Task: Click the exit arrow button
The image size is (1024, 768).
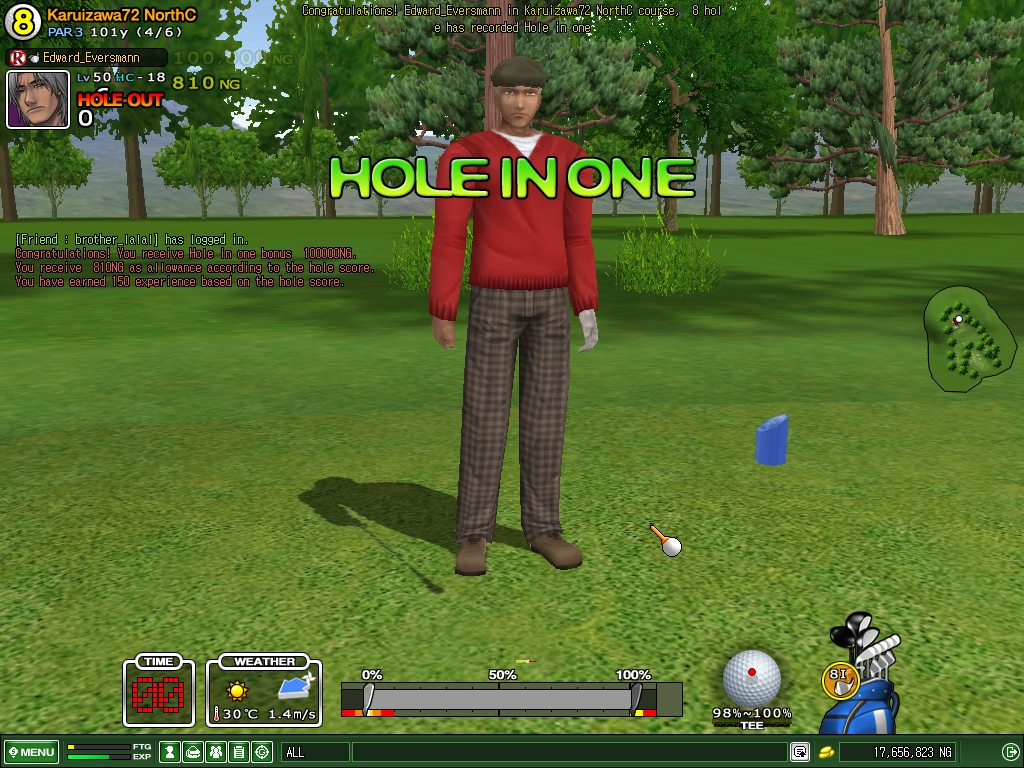Action: pyautogui.click(x=1010, y=752)
